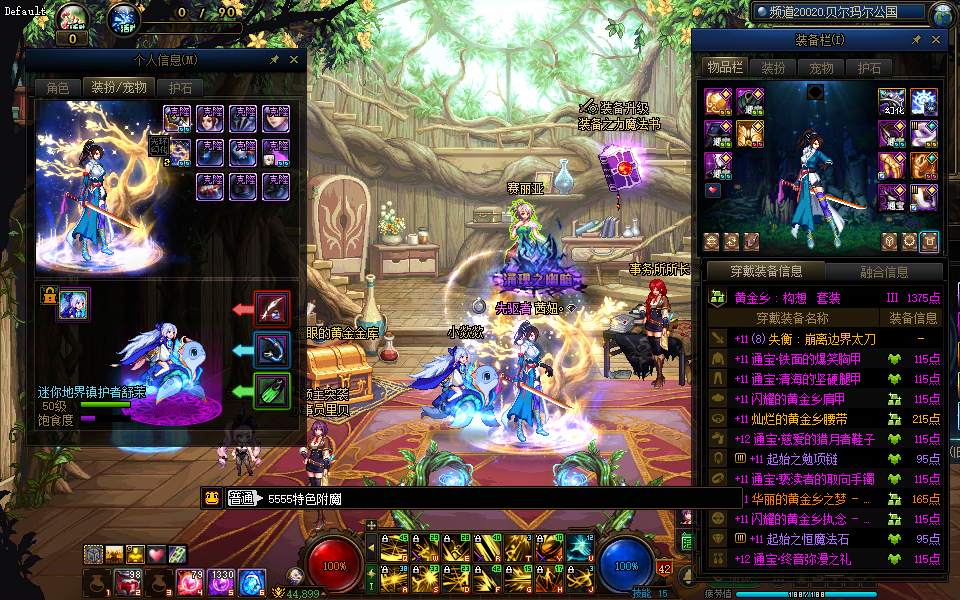Show the 融合信息 fusion info tab
Image resolution: width=960 pixels, height=600 pixels.
pos(884,271)
